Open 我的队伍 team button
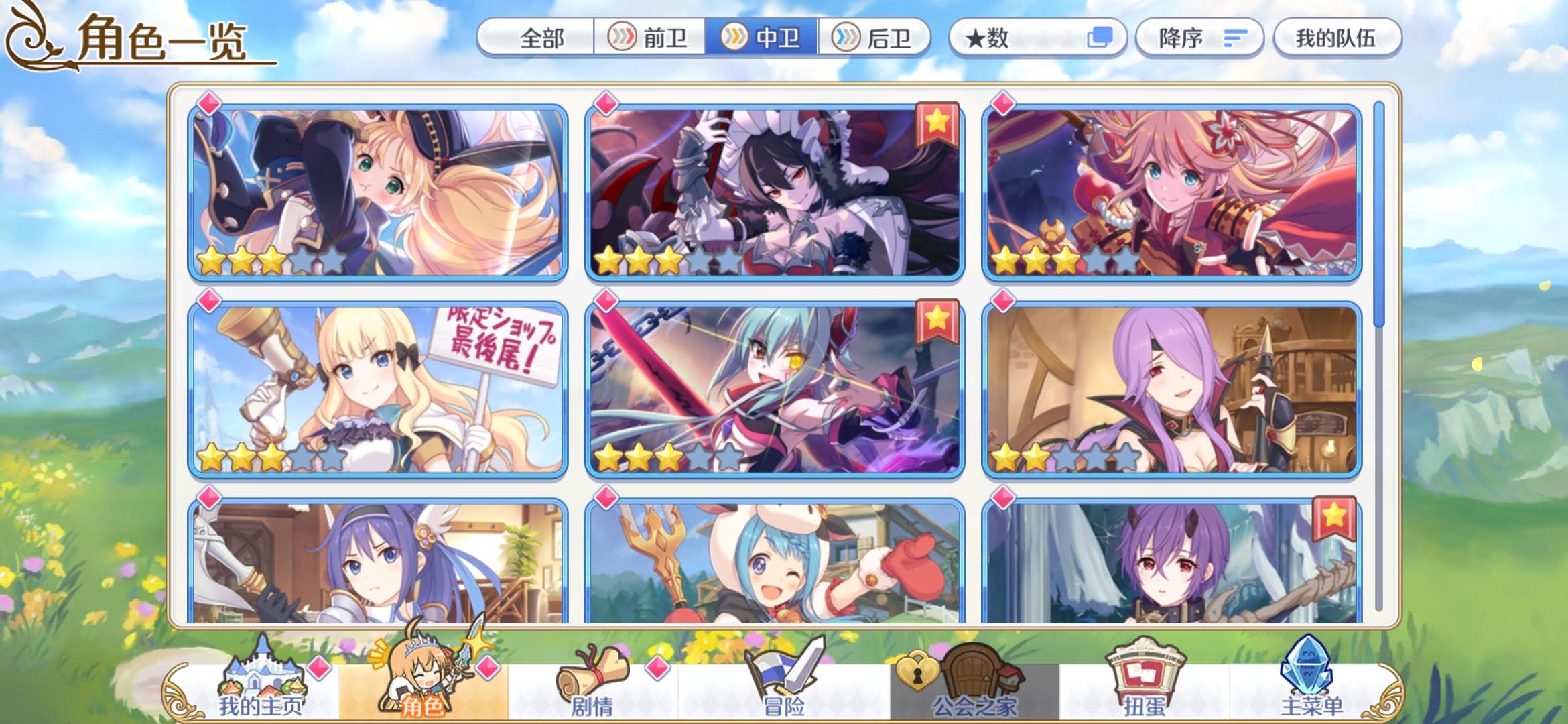 pos(1335,38)
